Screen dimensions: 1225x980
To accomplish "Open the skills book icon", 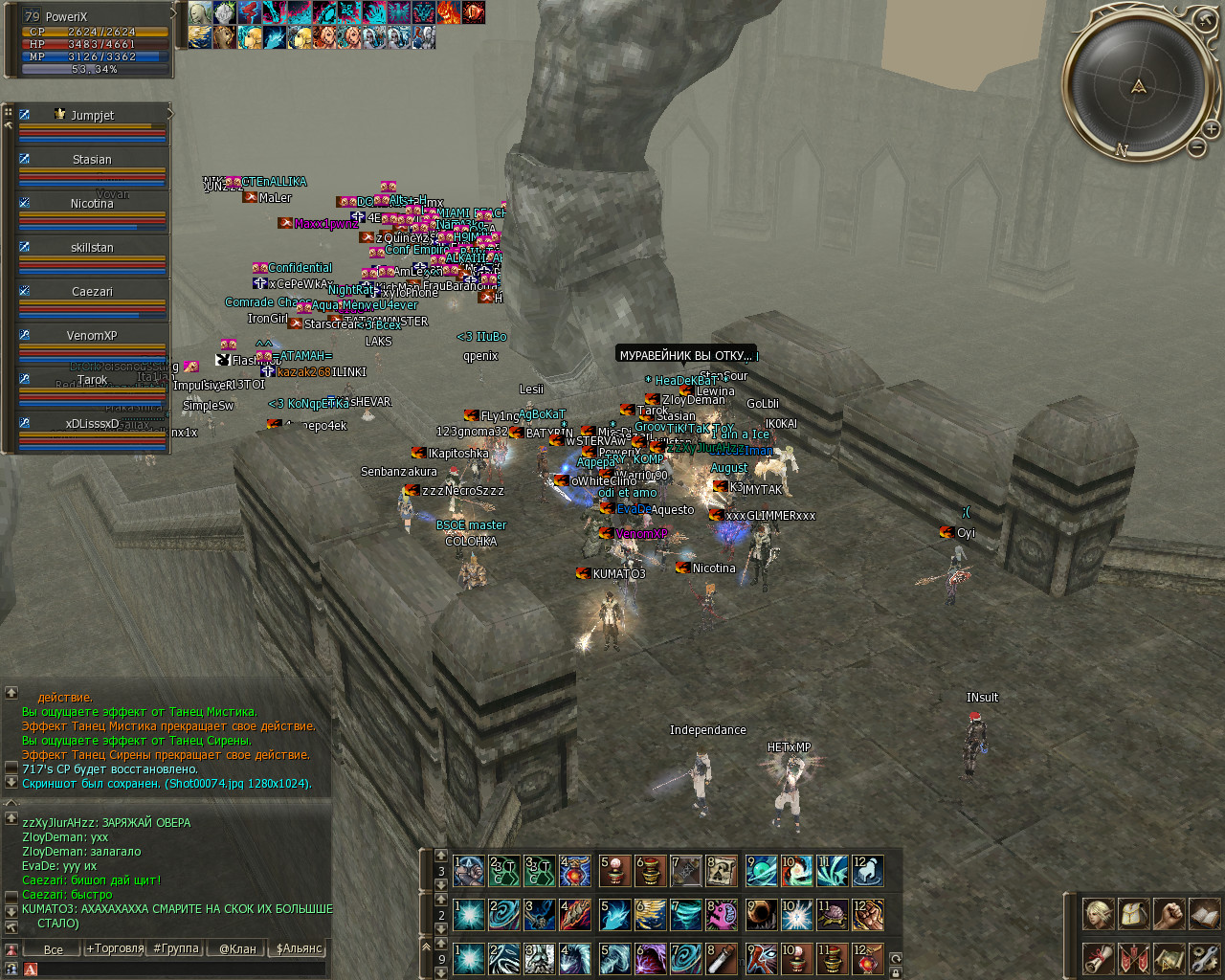I will click(x=1204, y=914).
